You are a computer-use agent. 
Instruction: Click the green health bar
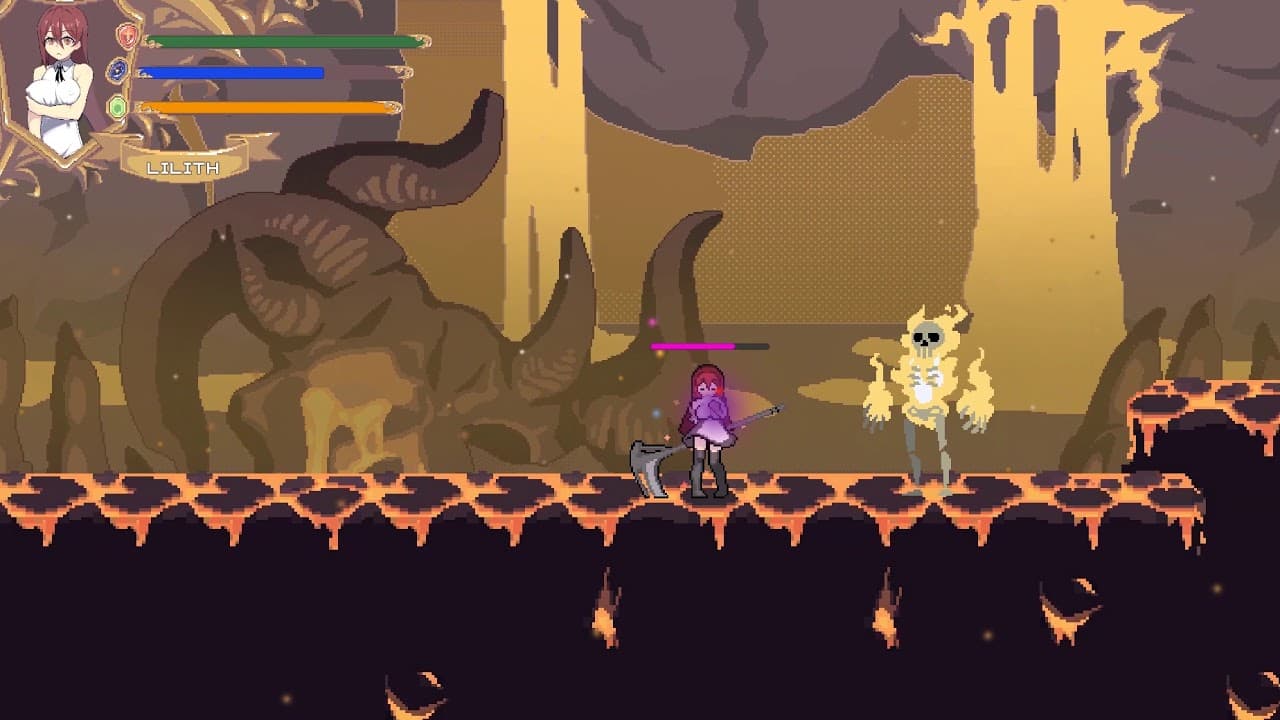click(280, 42)
